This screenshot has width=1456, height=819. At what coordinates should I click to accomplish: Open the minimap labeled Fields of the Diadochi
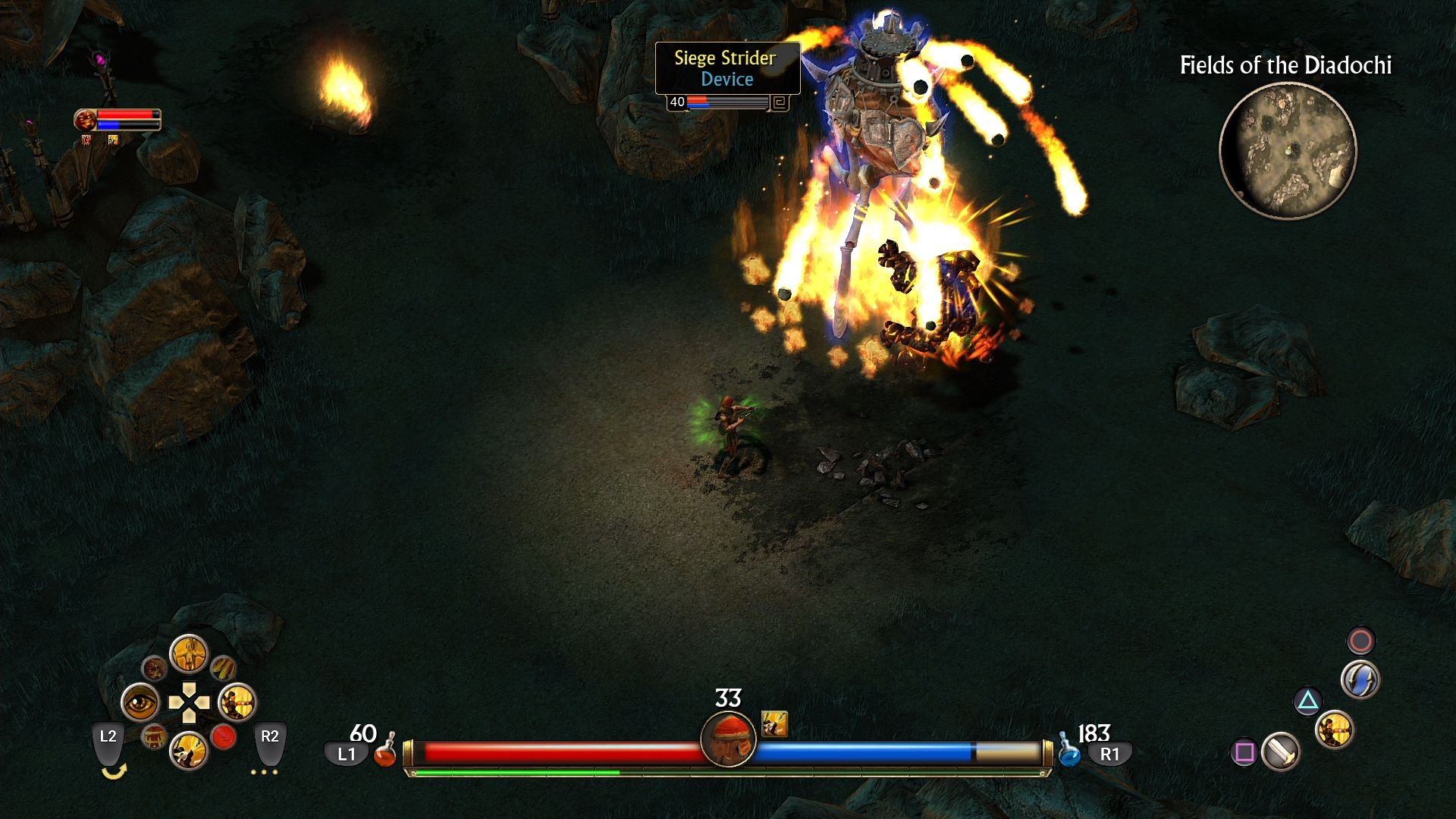tap(1289, 152)
